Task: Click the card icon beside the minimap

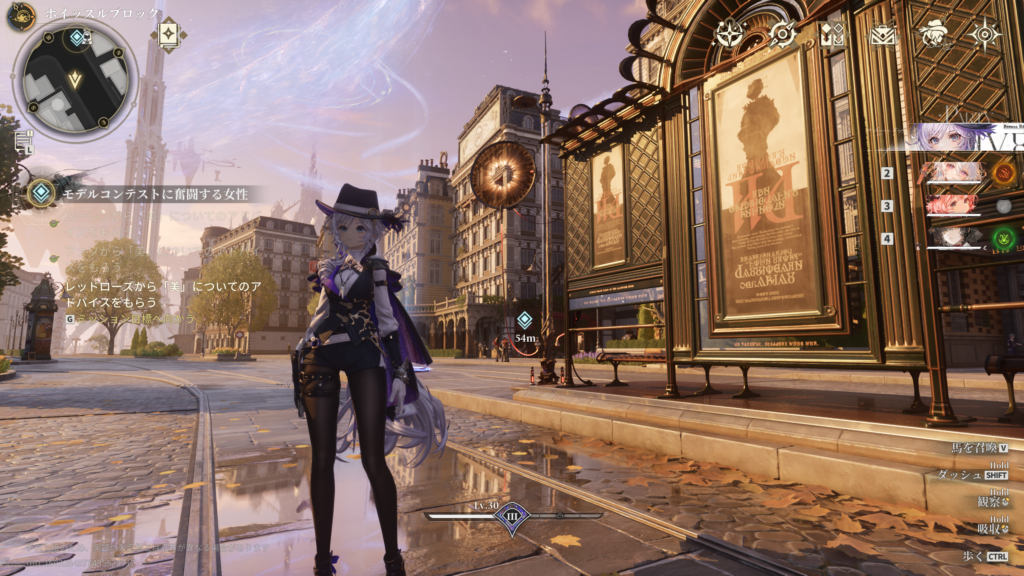Action: point(168,33)
